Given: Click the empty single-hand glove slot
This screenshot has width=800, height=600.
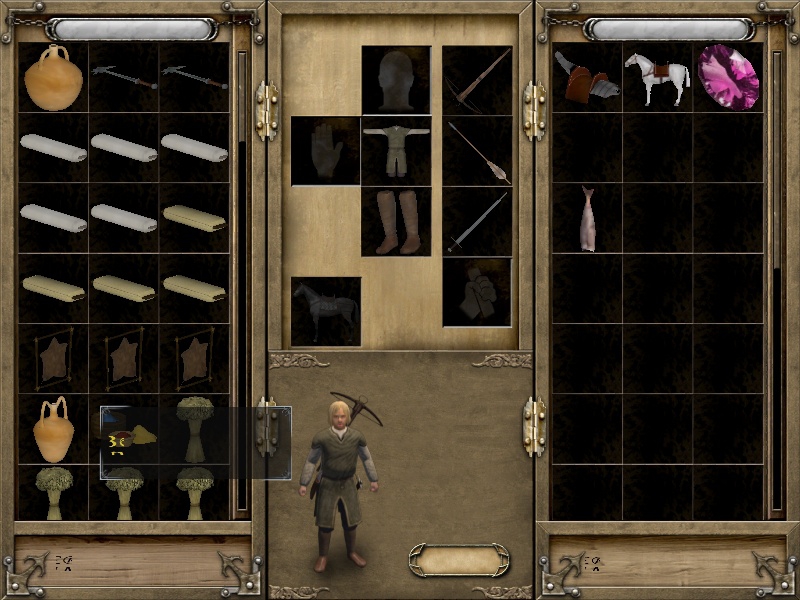Looking at the screenshot, I should click(325, 151).
